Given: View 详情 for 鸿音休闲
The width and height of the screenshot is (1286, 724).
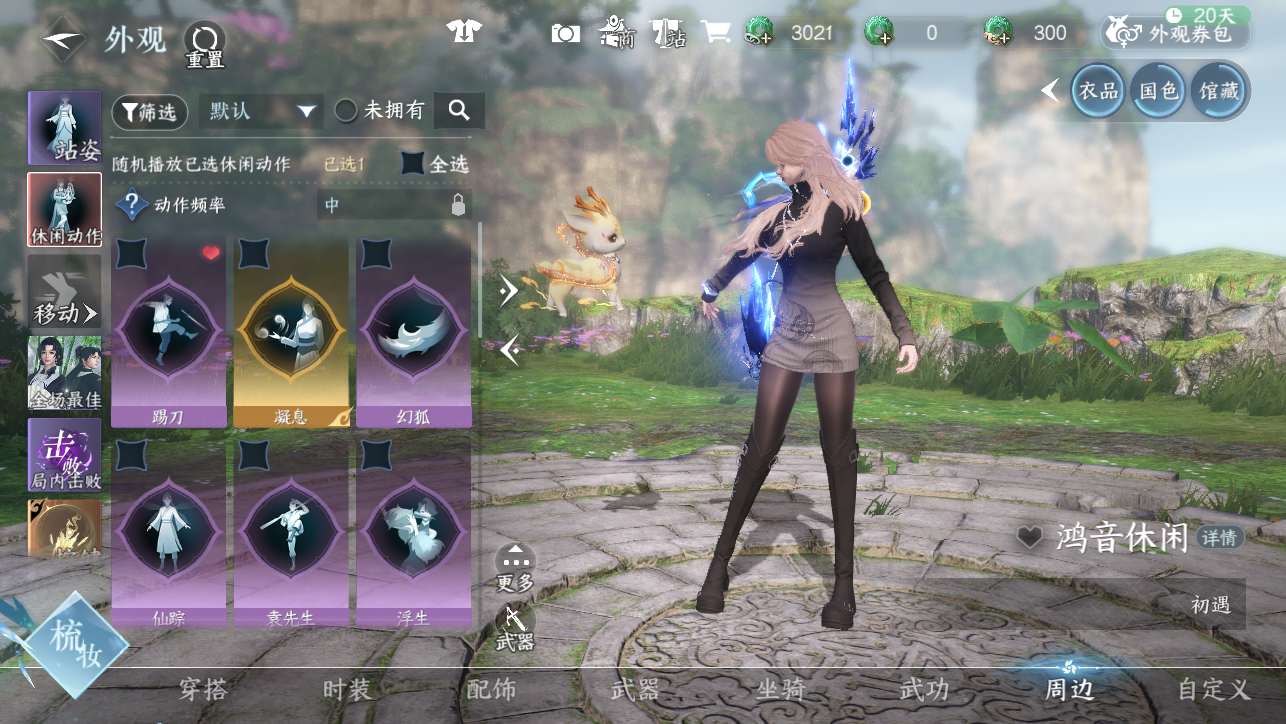Looking at the screenshot, I should [1219, 538].
